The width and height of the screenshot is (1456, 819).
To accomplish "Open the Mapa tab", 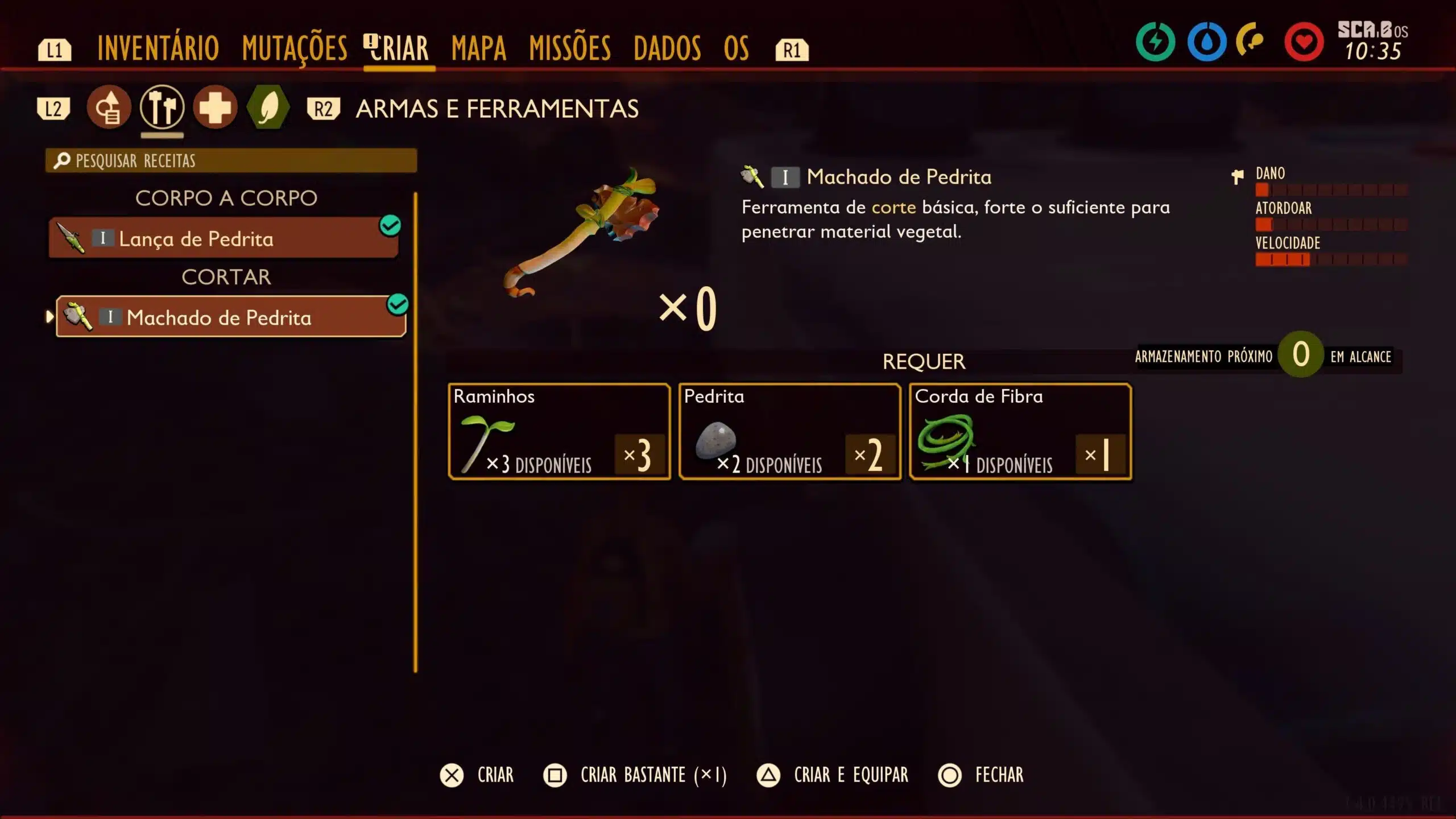I will pyautogui.click(x=478, y=48).
